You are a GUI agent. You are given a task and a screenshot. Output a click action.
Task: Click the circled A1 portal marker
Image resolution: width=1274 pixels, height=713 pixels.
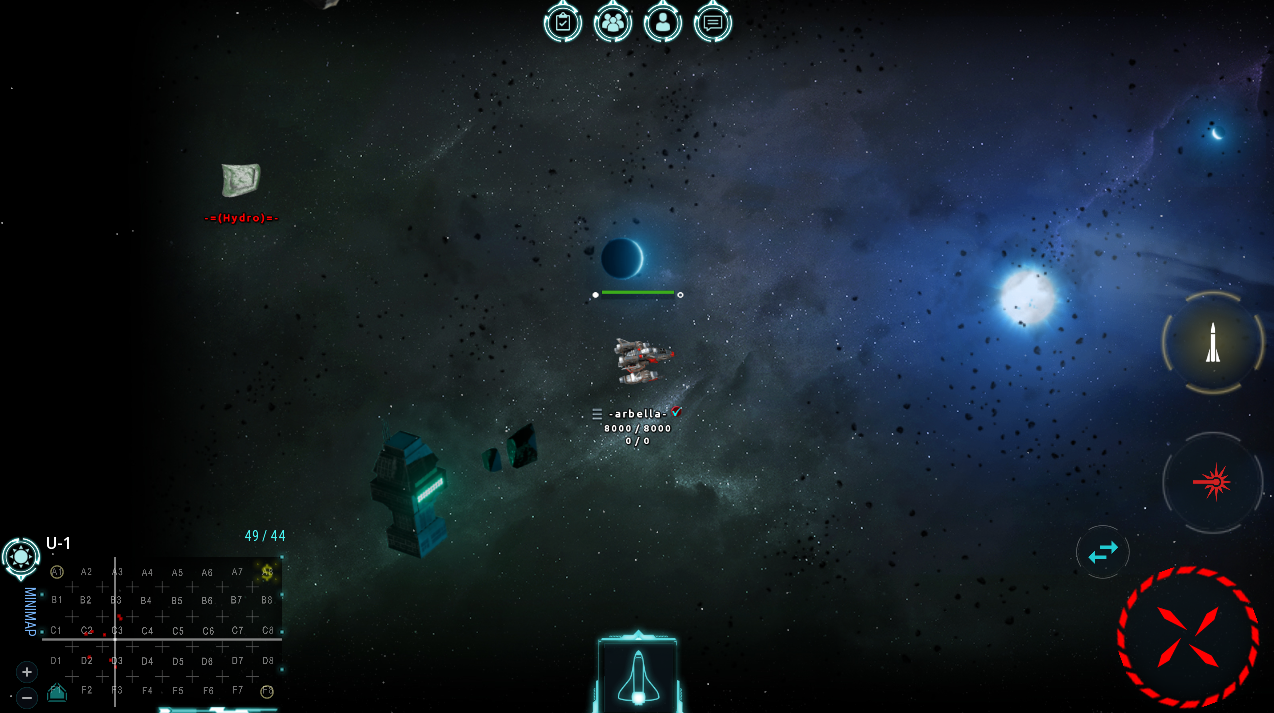point(57,572)
